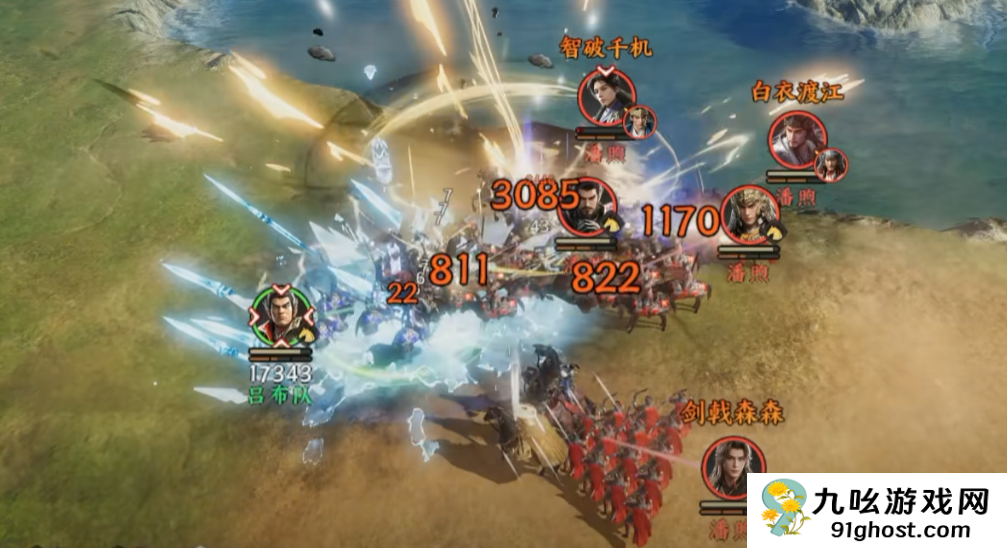Screen dimensions: 1007x548
Task: Select the small deputy portrait under 智破千机
Action: pyautogui.click(x=639, y=122)
